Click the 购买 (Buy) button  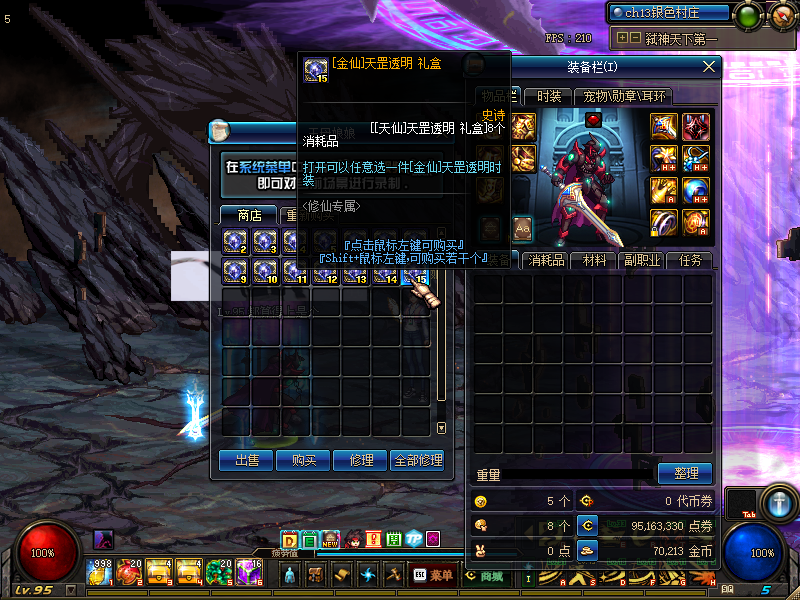tap(304, 460)
